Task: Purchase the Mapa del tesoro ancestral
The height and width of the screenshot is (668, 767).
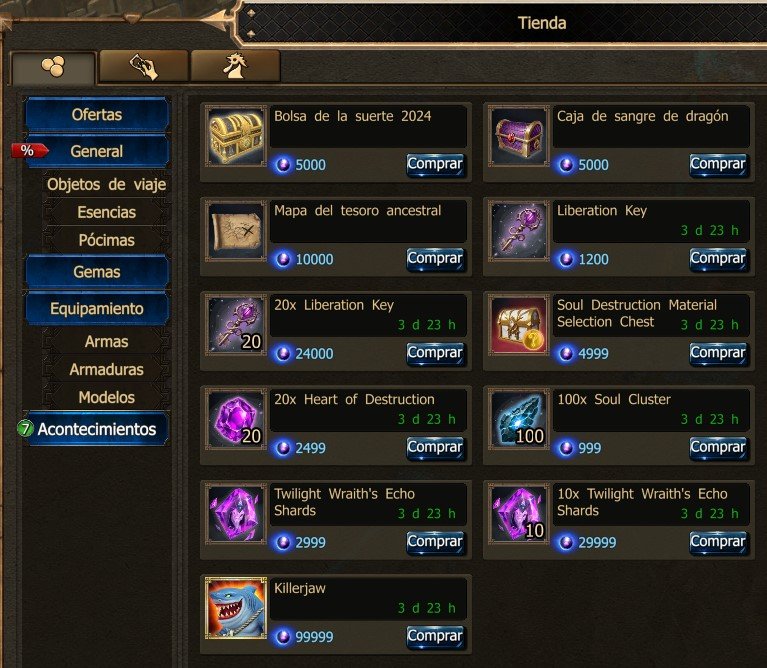Action: point(435,258)
